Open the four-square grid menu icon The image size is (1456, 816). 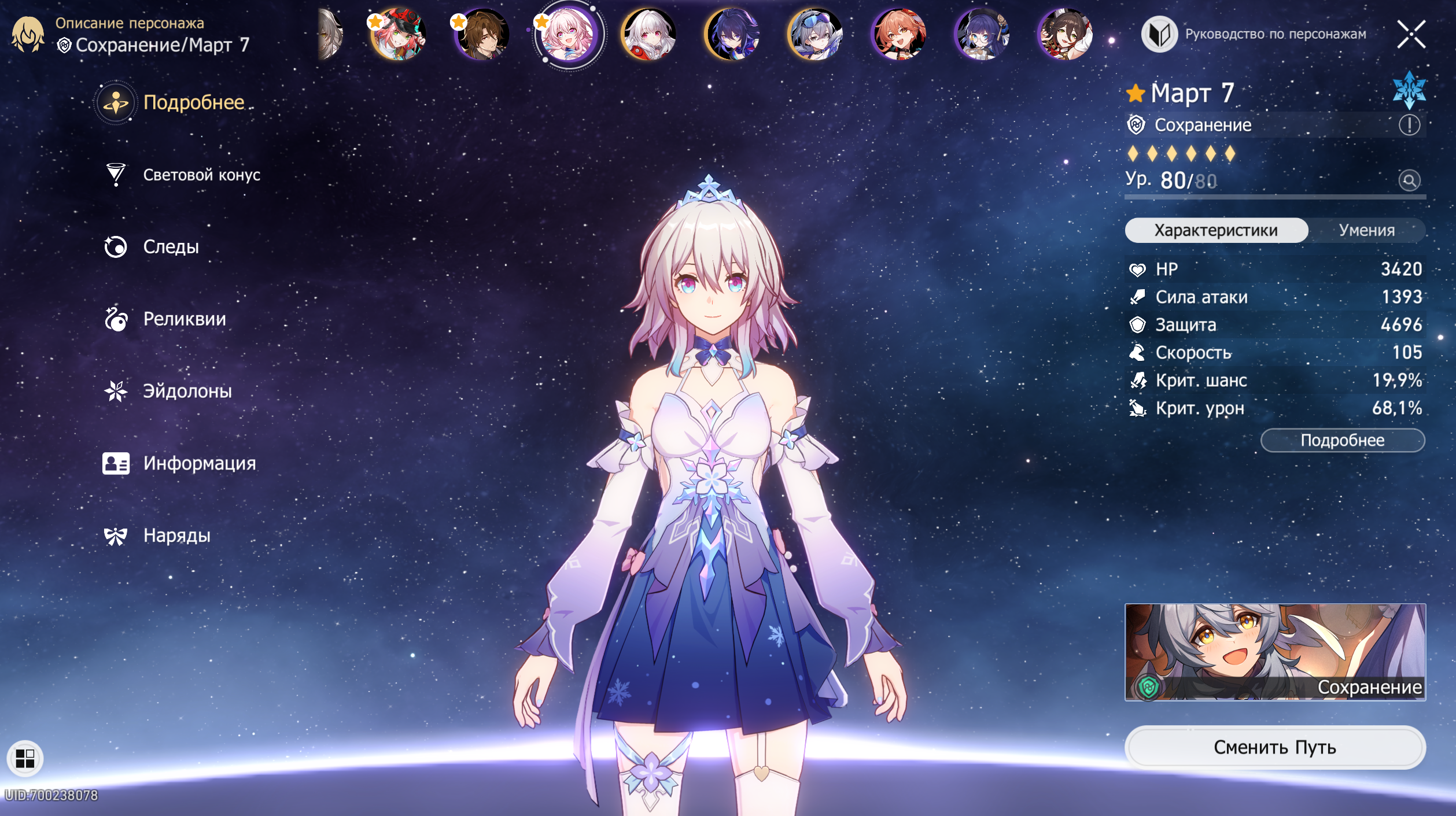point(25,758)
